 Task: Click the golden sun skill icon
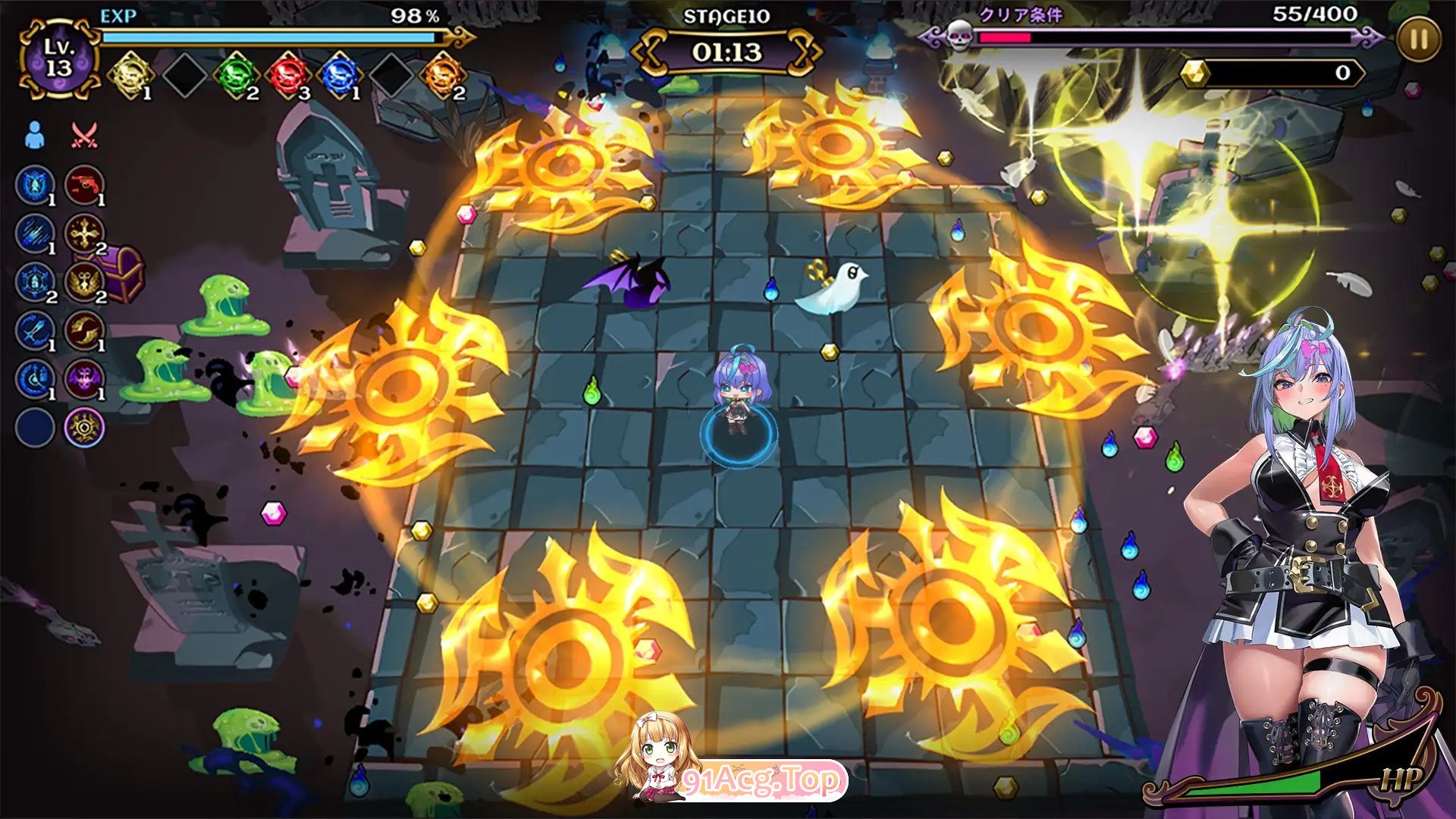[x=84, y=427]
